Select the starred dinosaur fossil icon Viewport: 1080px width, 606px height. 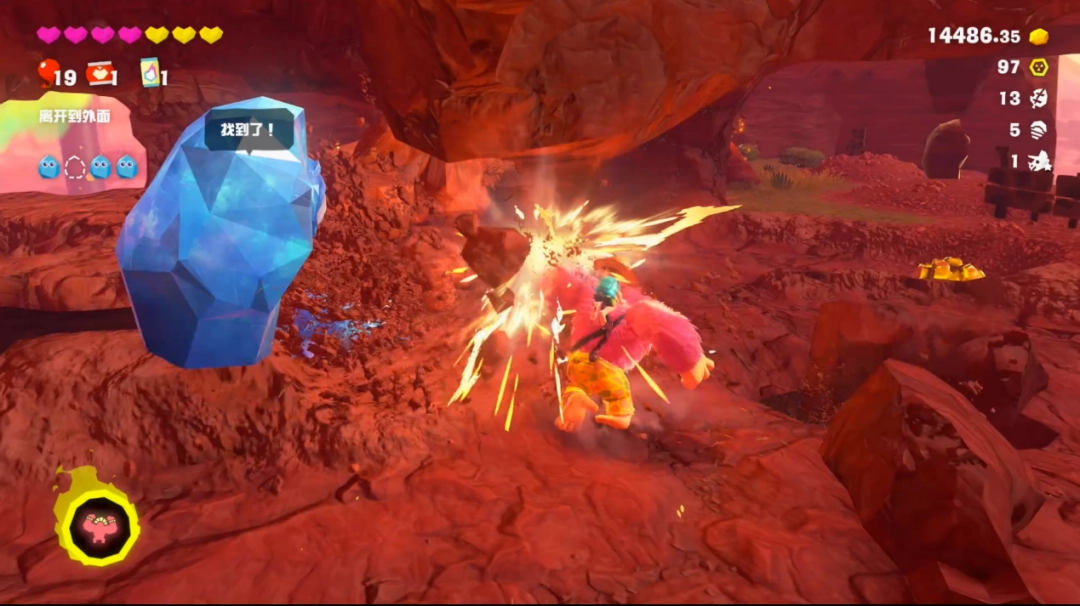click(1039, 160)
